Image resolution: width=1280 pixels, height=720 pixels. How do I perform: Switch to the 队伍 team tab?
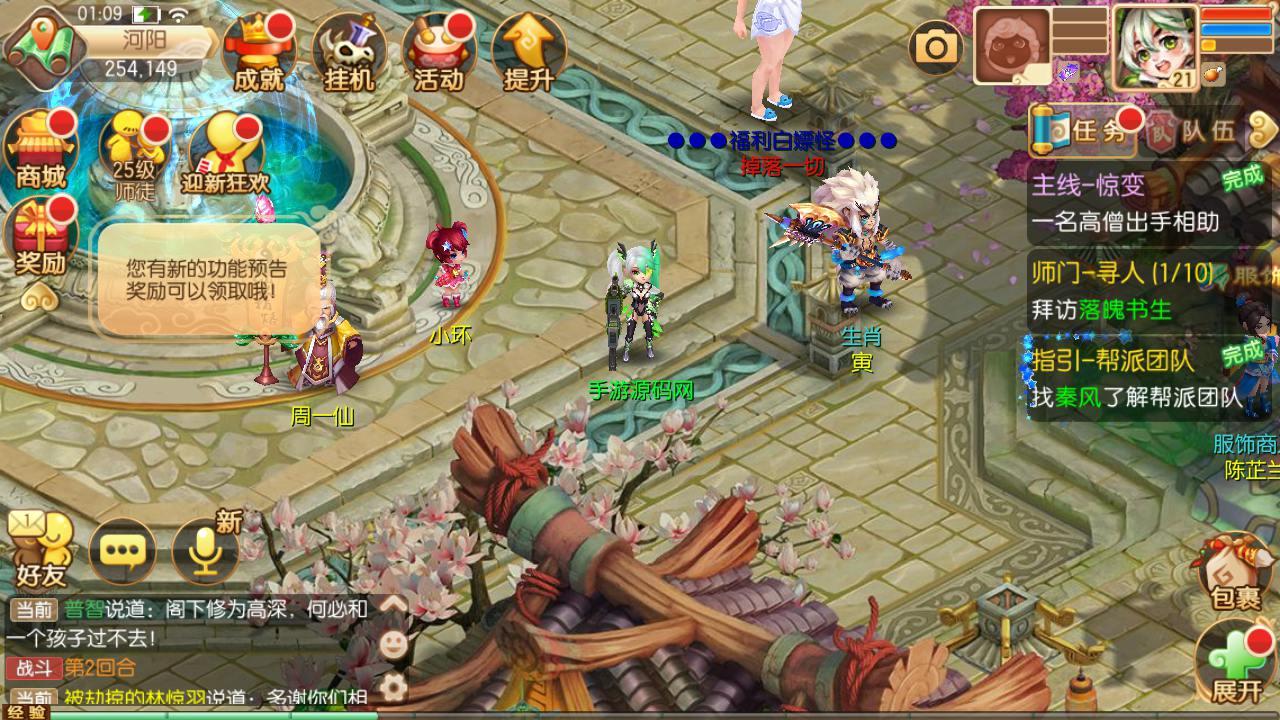tap(1195, 131)
